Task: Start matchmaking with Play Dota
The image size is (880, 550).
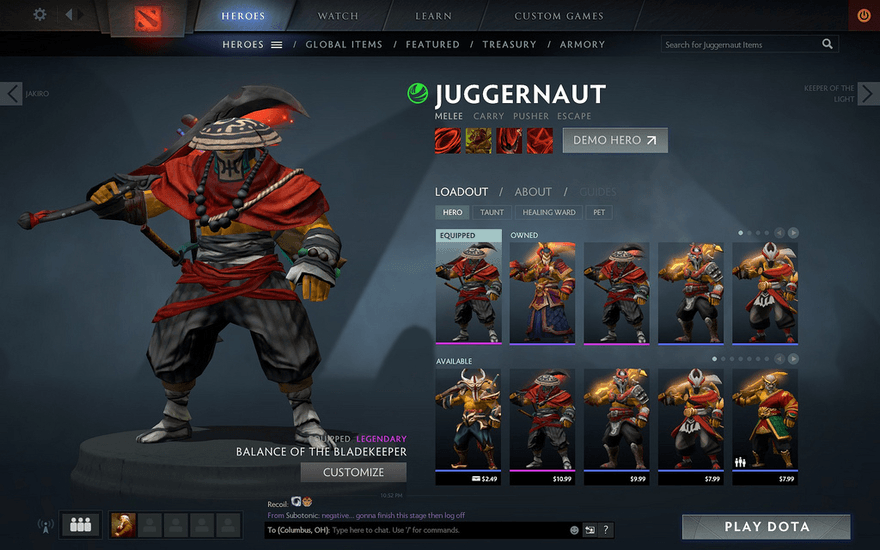Action: pyautogui.click(x=766, y=527)
